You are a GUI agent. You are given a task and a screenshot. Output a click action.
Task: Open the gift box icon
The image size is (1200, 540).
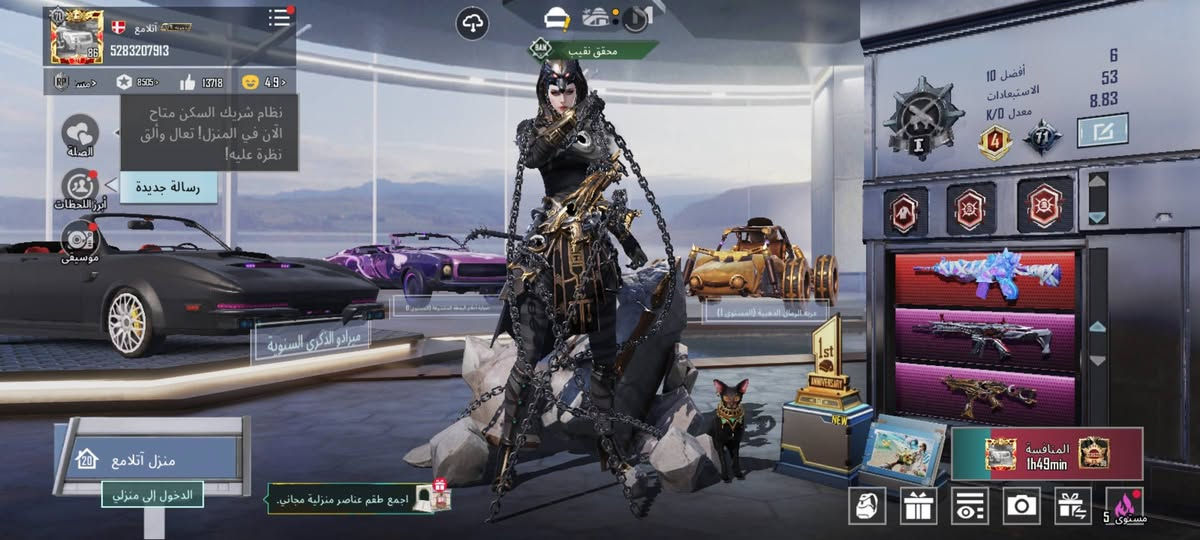click(918, 505)
